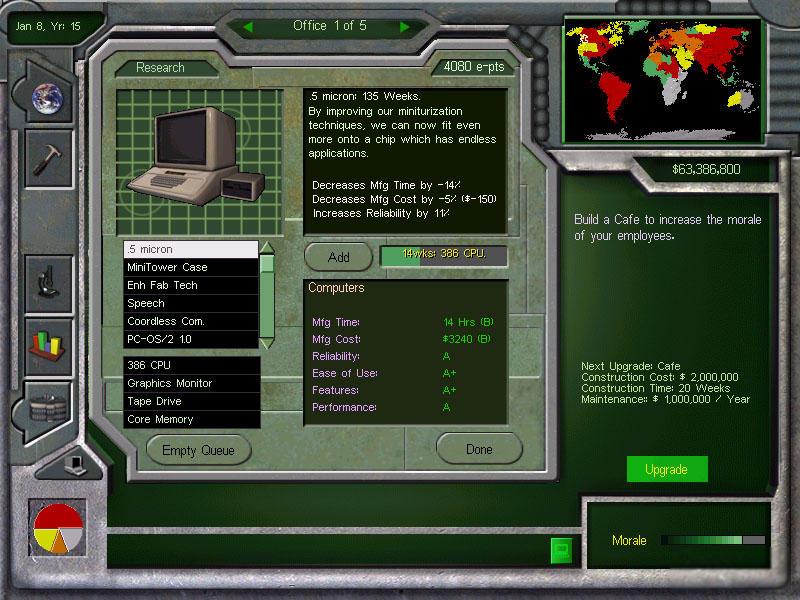The width and height of the screenshot is (800, 600).
Task: Select Tape Drive in the queue
Action: [190, 402]
